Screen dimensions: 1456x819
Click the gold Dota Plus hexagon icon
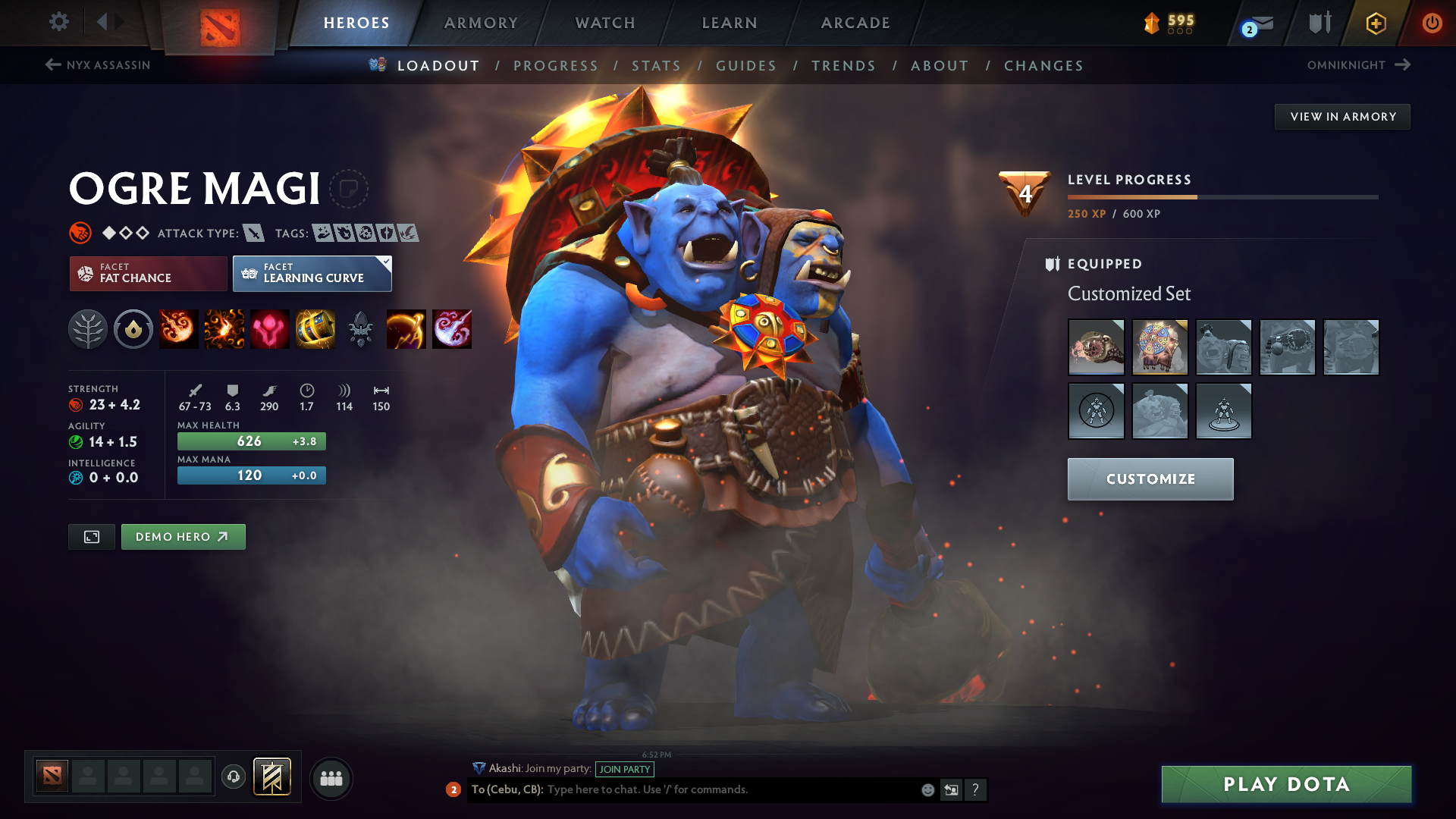pyautogui.click(x=1375, y=23)
